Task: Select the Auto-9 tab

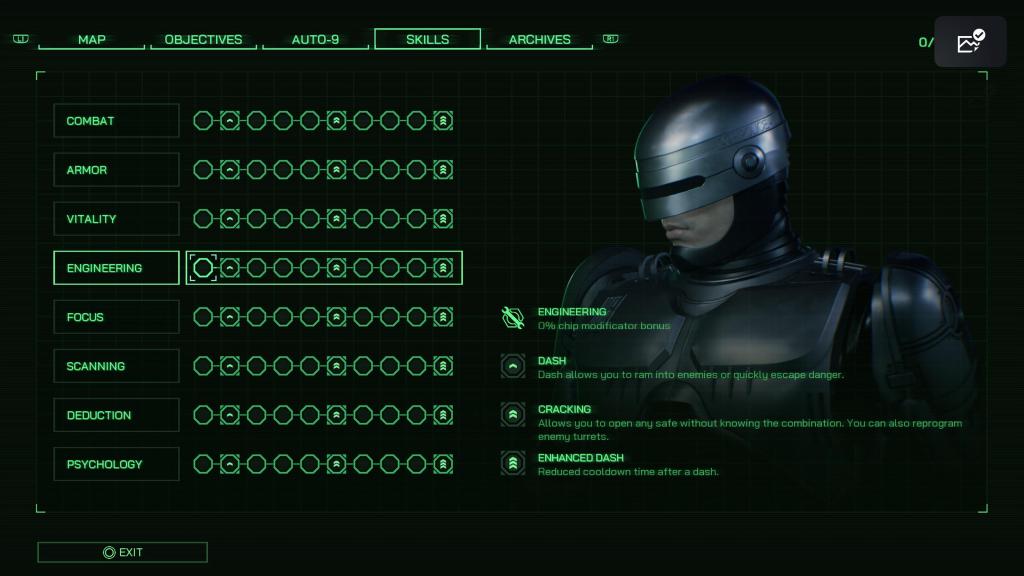Action: pos(315,40)
